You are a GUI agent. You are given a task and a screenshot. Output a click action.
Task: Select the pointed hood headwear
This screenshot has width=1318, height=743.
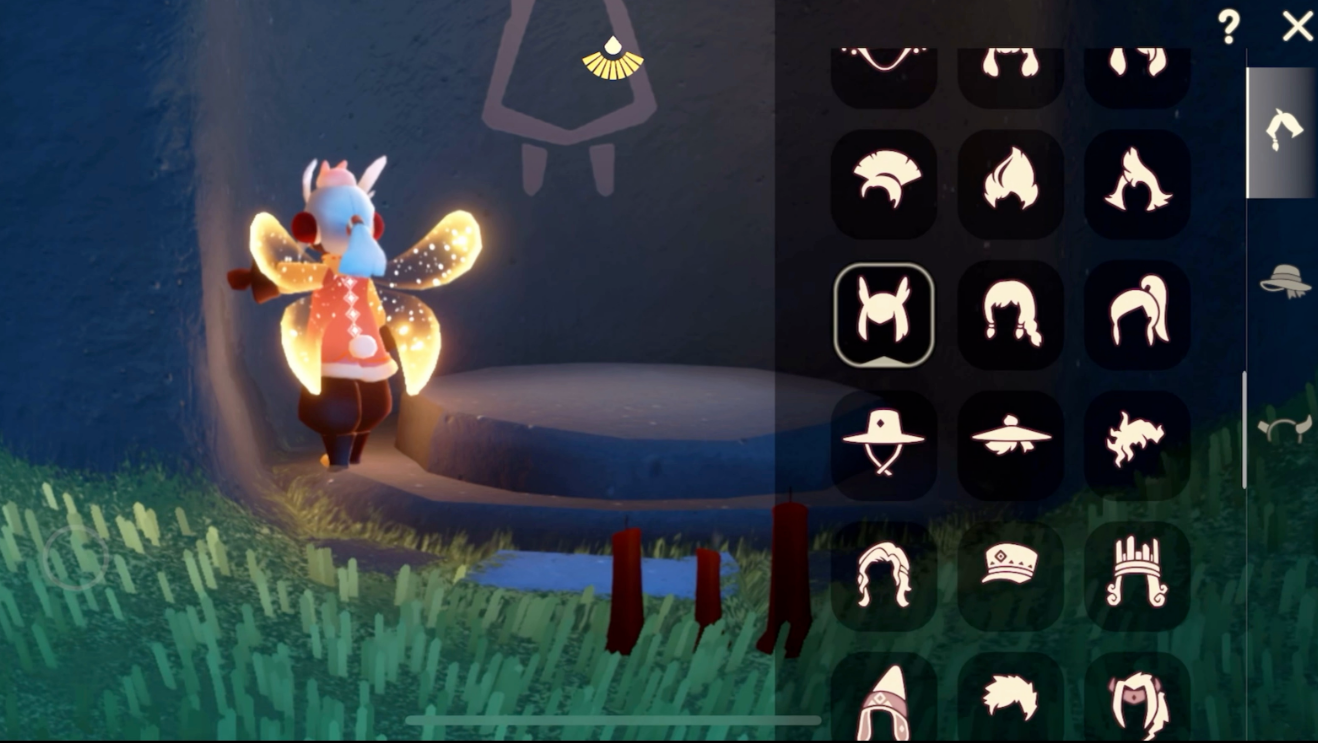click(883, 698)
